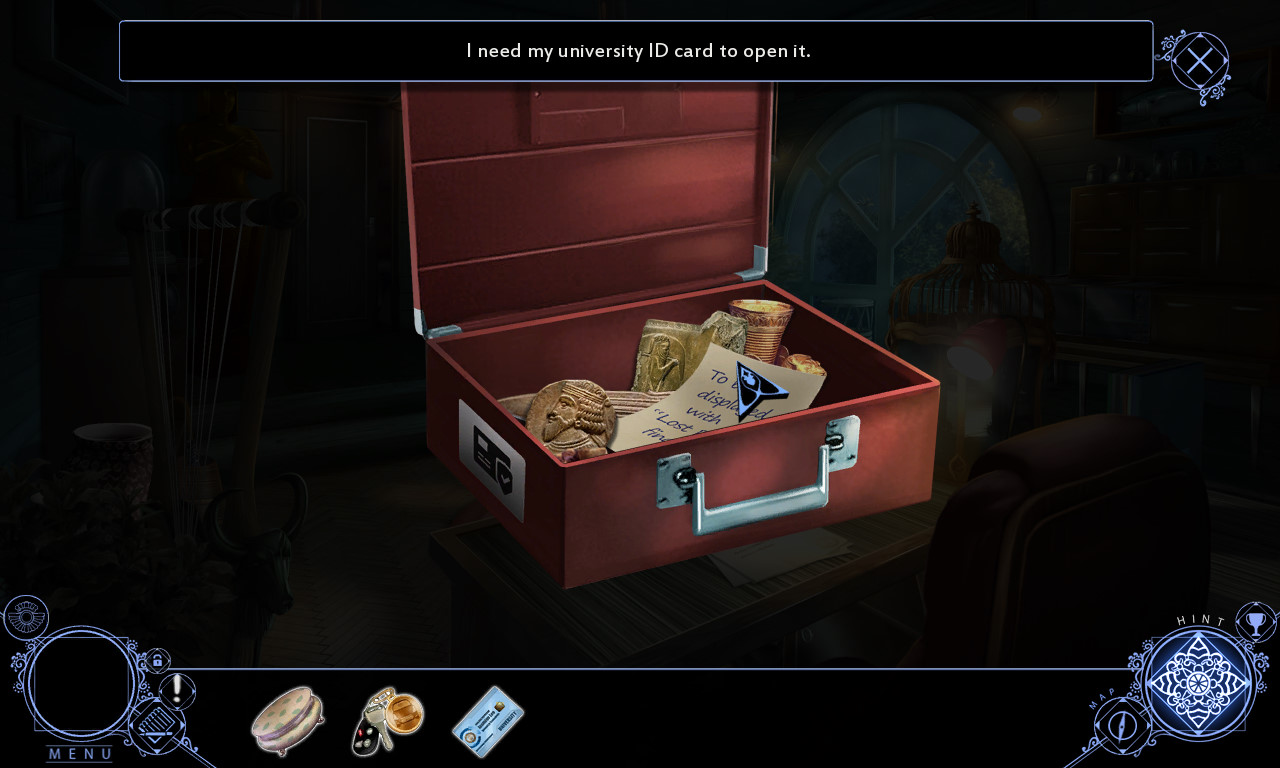
Task: Use the Hint button
Action: pos(1198,683)
